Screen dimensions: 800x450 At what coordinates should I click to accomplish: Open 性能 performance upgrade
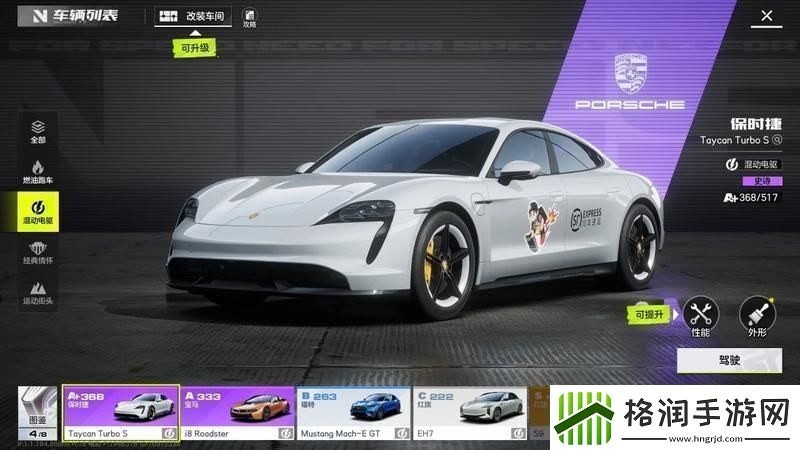(x=700, y=316)
